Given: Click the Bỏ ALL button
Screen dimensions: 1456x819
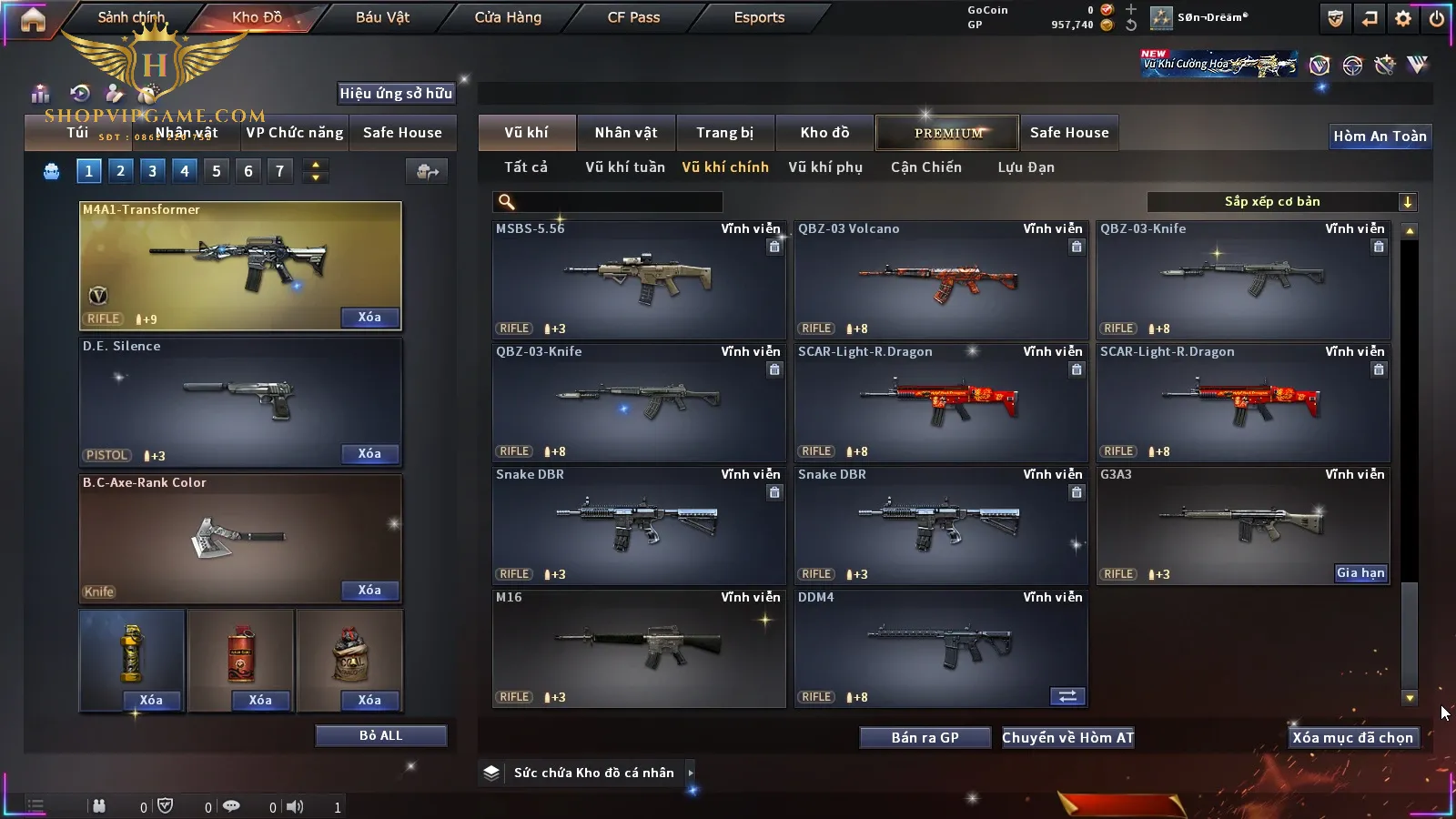Looking at the screenshot, I should [380, 736].
